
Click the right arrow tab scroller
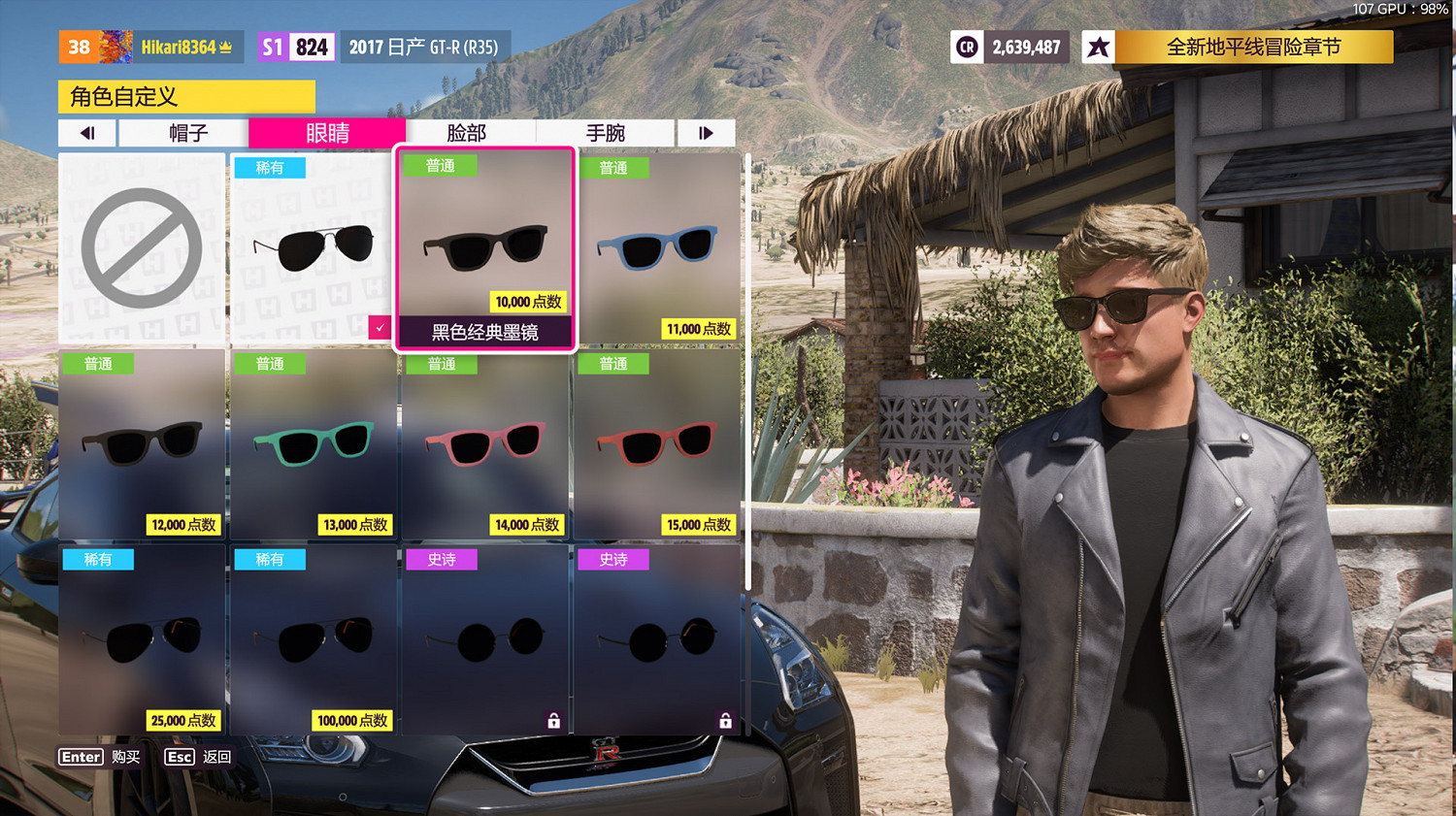pos(706,133)
